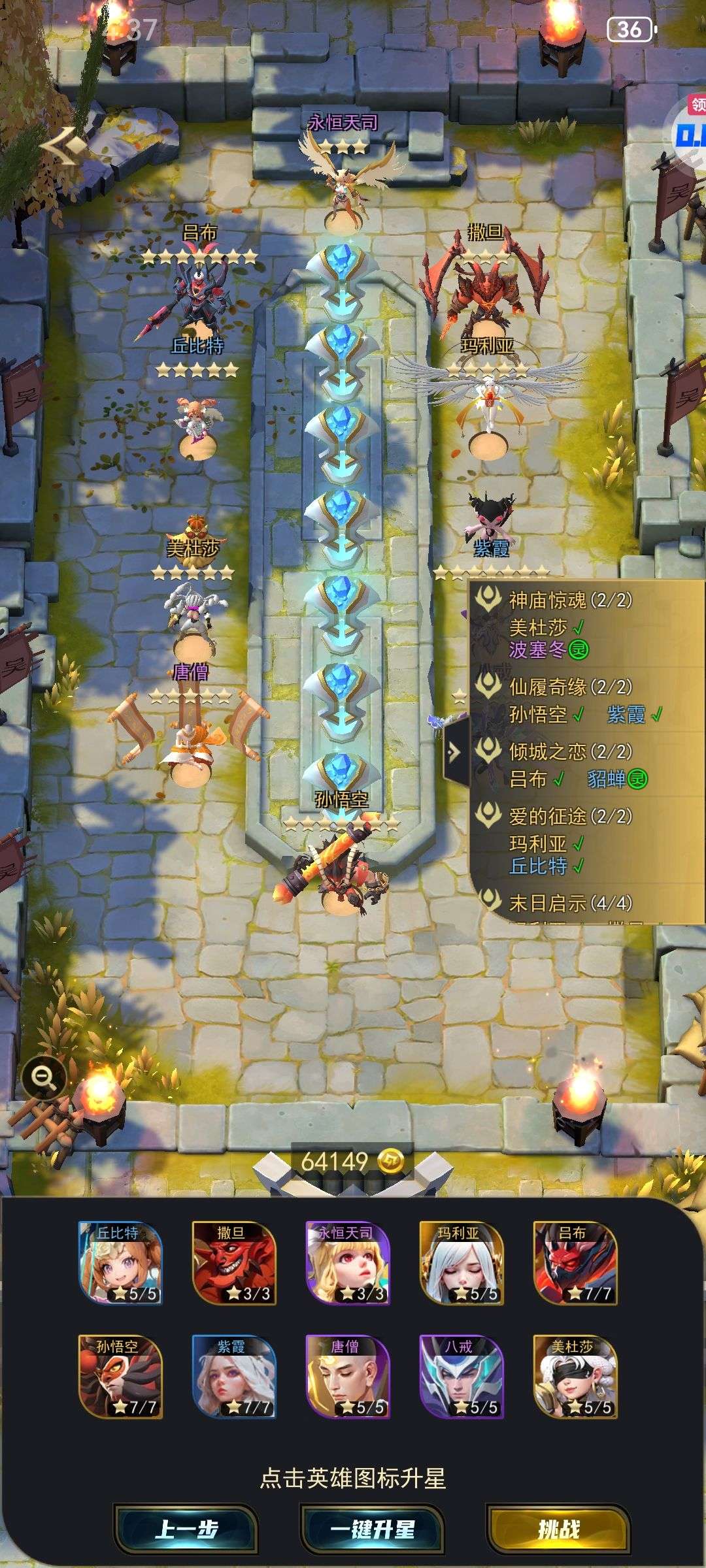Open the 神庙惊魂 bond entry
The image size is (706, 1568).
click(x=570, y=600)
